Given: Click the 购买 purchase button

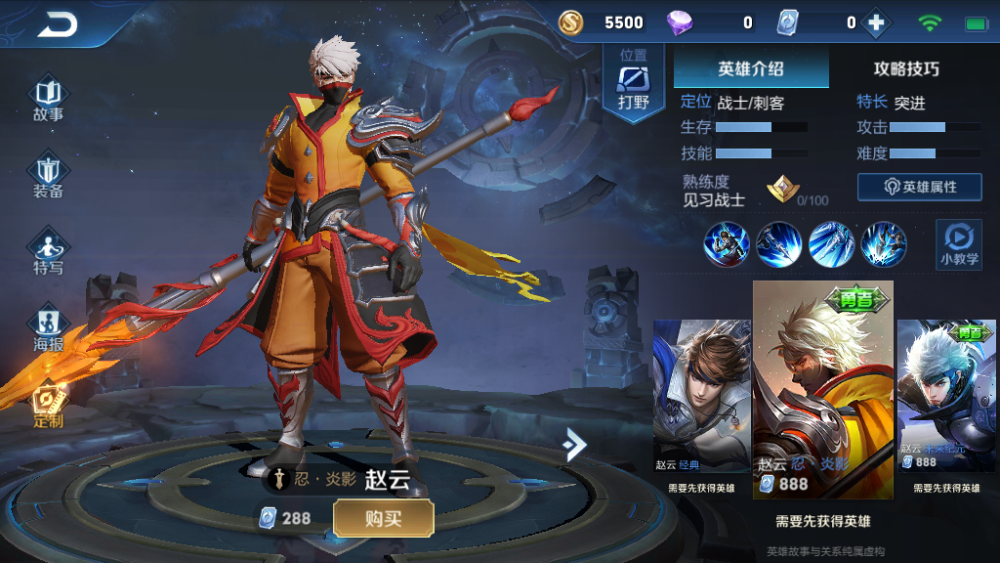Looking at the screenshot, I should (383, 518).
